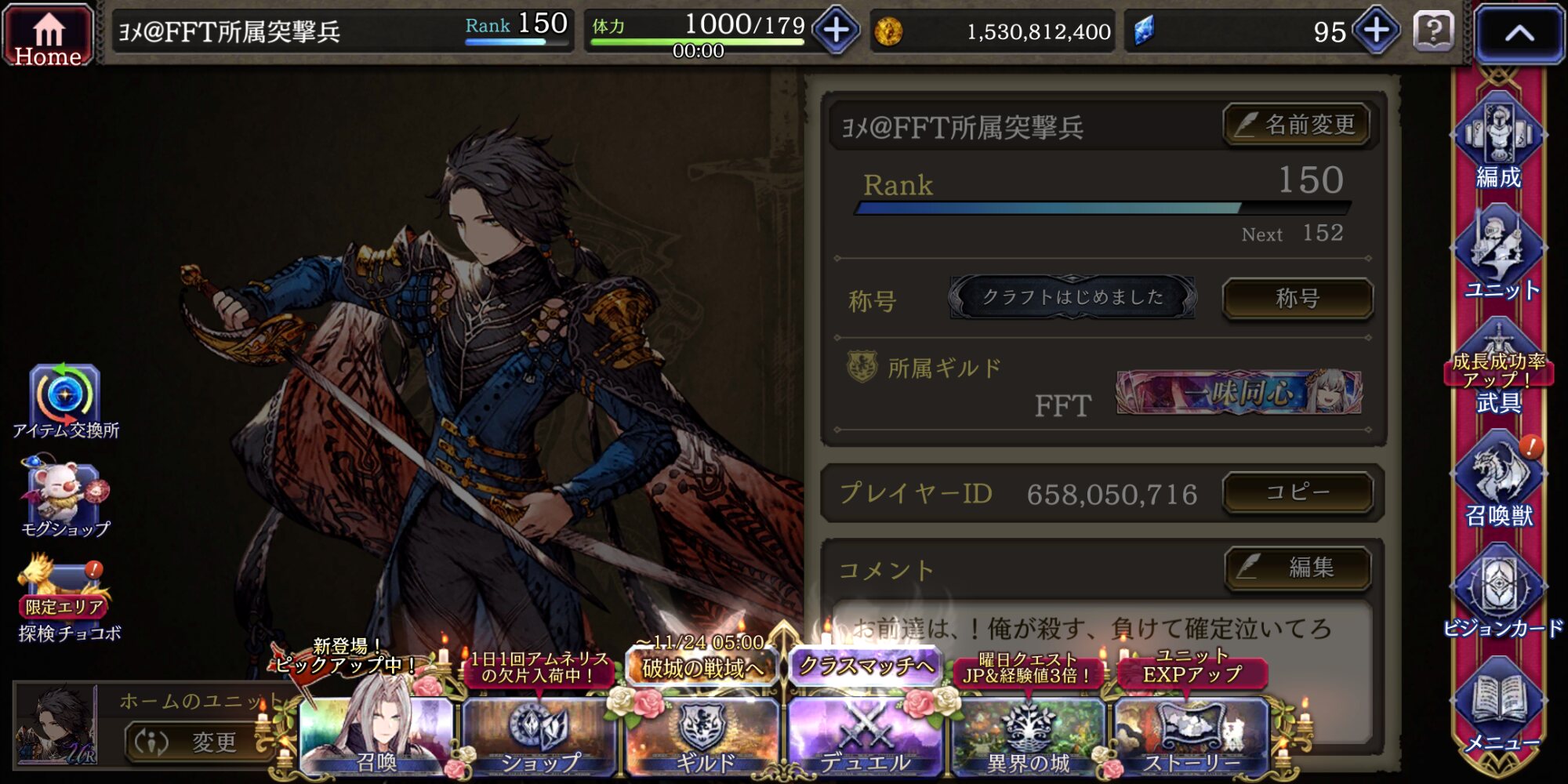Add stamina with the 体力 plus button

pyautogui.click(x=836, y=31)
